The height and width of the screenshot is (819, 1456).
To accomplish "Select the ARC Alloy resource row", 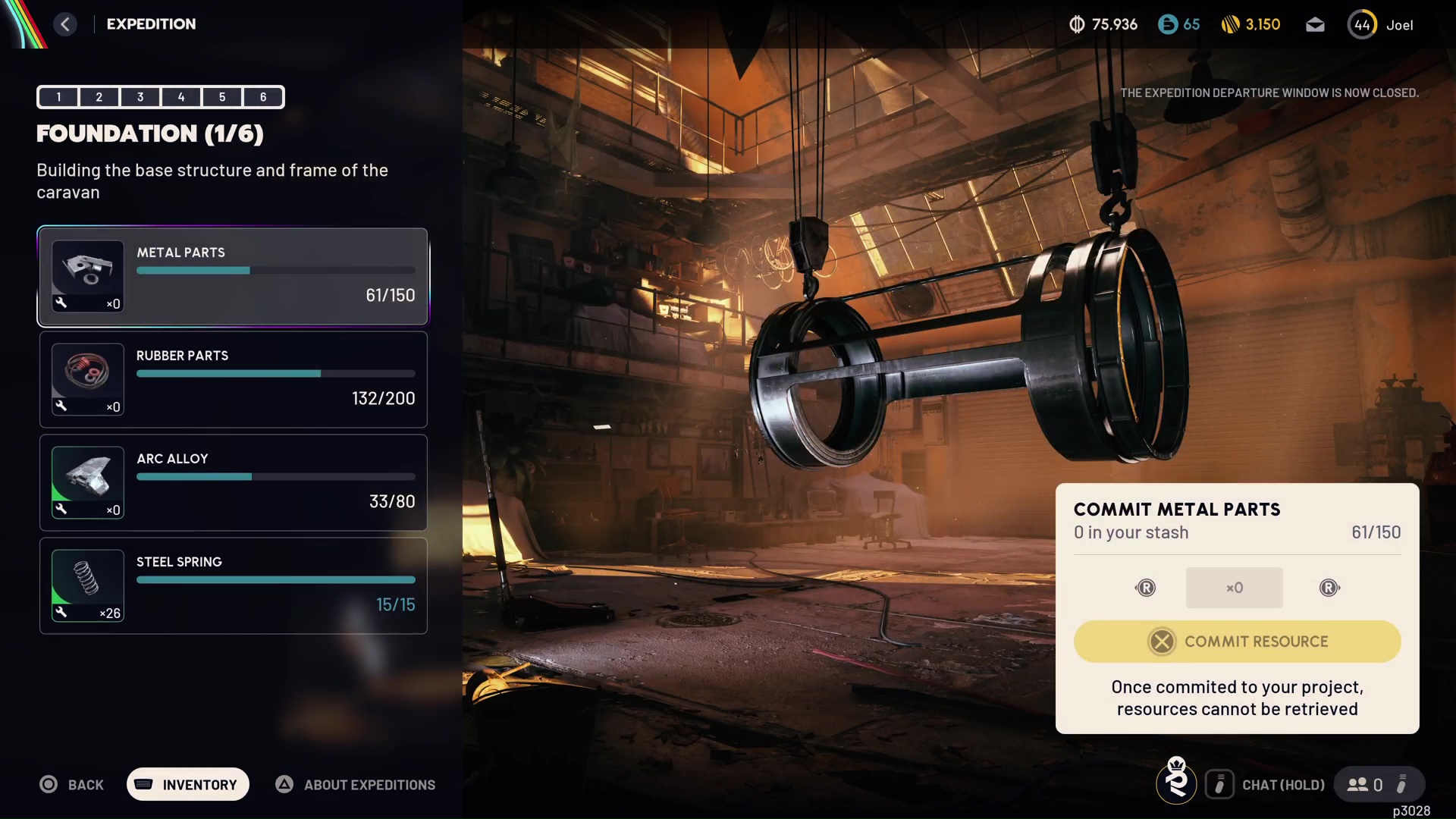I will pos(233,482).
